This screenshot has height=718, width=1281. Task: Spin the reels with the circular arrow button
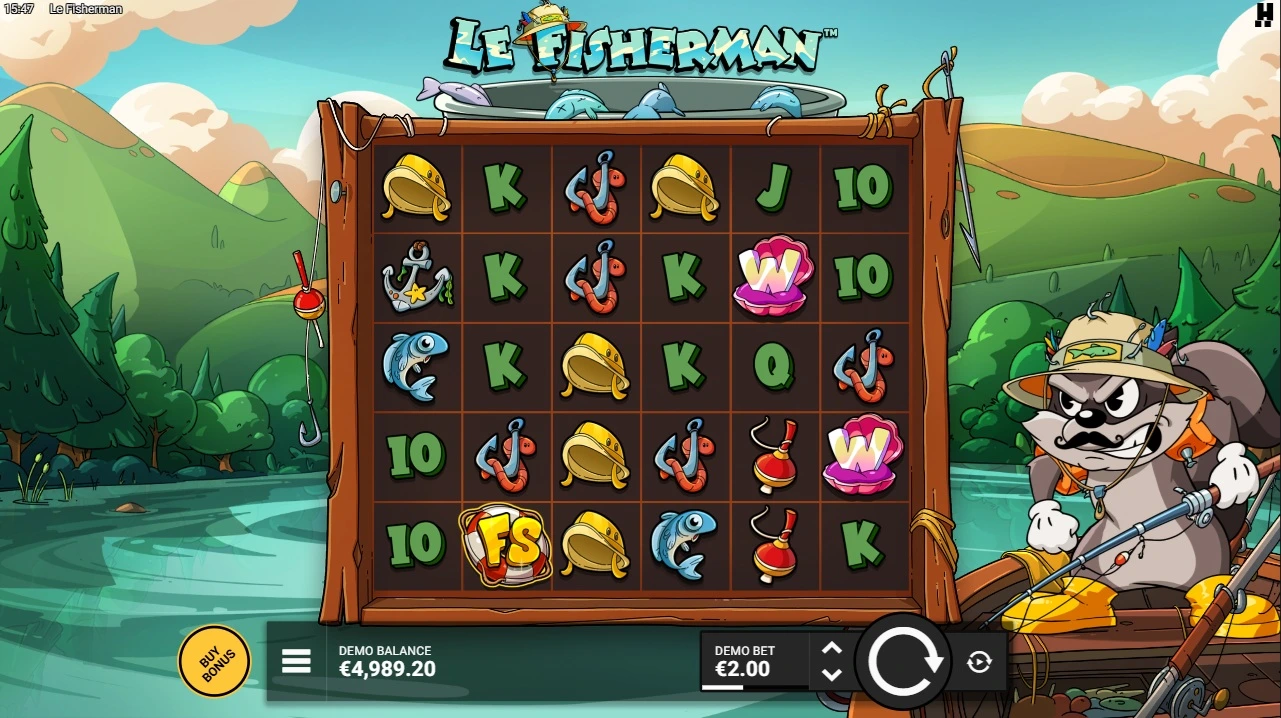click(905, 660)
